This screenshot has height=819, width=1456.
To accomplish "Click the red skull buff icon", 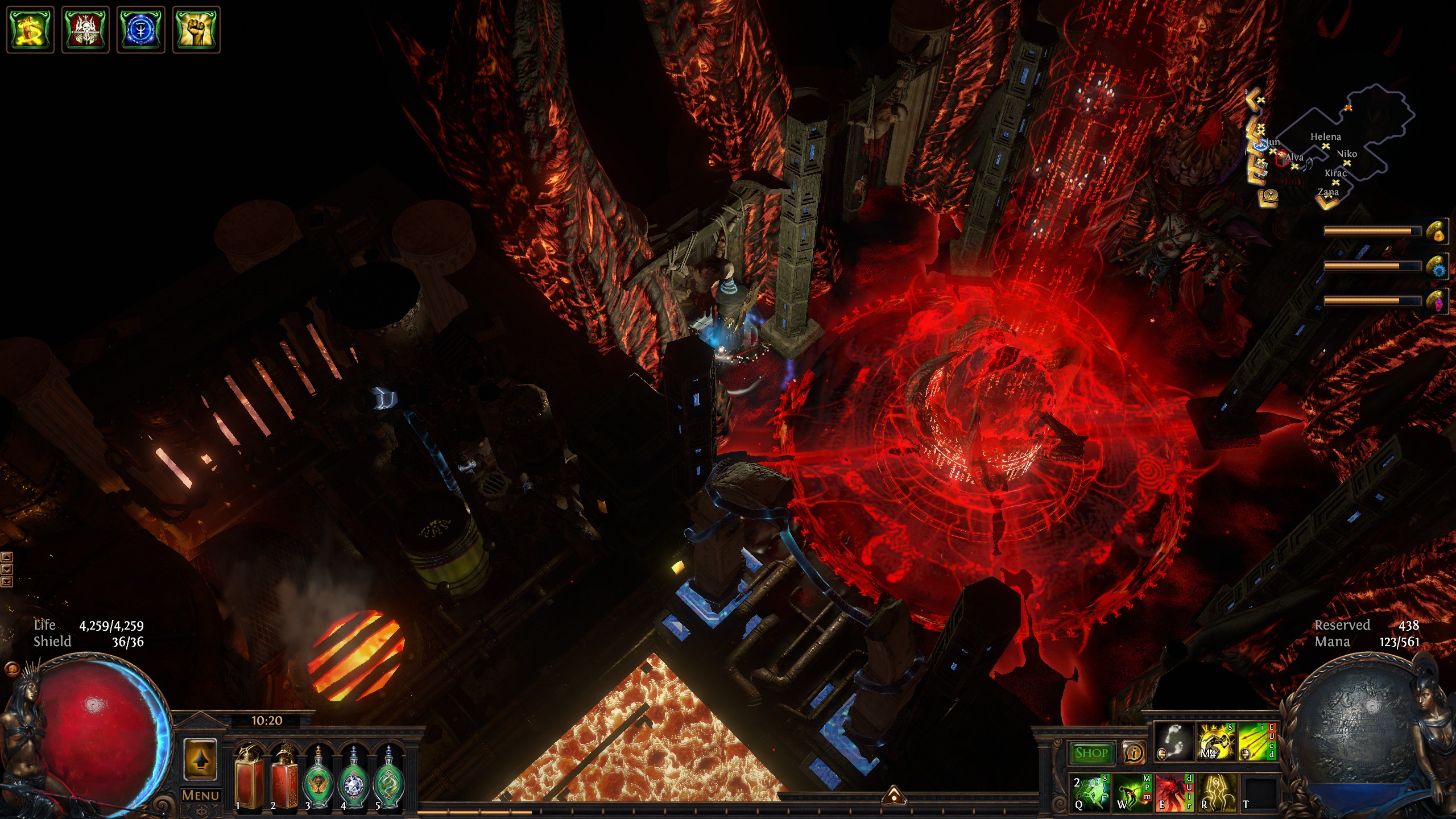I will [x=85, y=30].
